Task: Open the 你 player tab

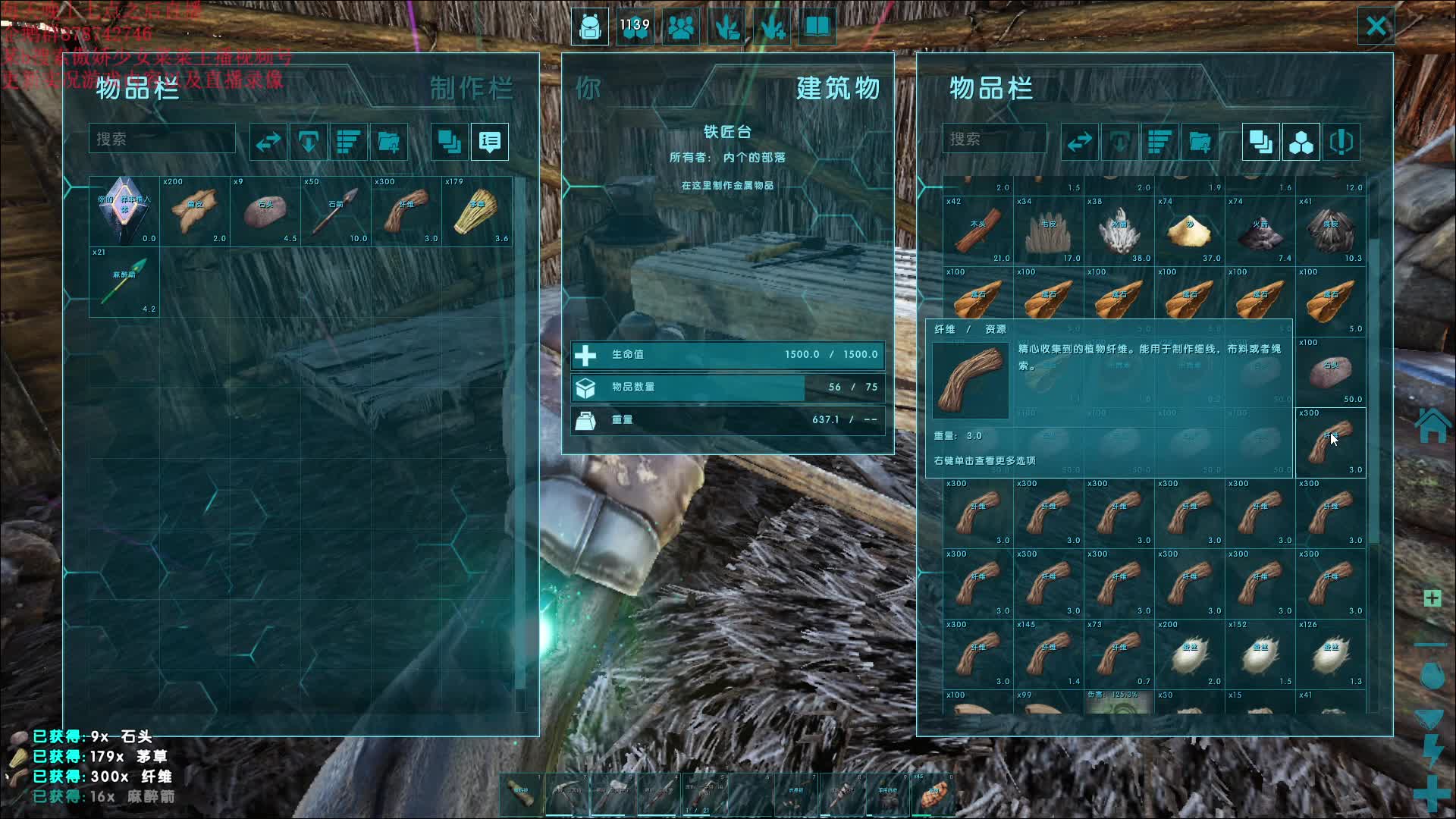Action: click(588, 89)
